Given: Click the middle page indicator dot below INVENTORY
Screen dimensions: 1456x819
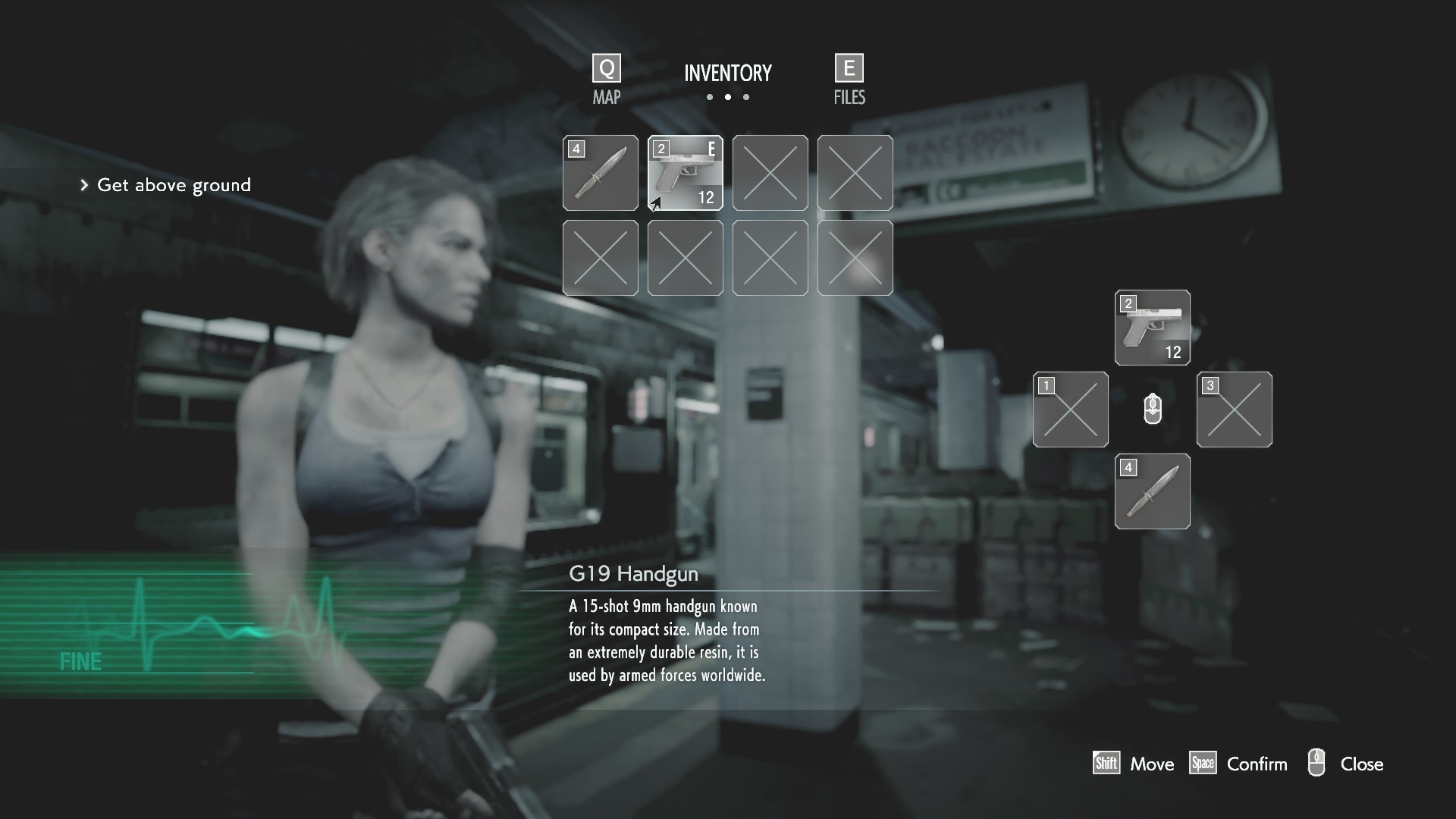Looking at the screenshot, I should 728,97.
